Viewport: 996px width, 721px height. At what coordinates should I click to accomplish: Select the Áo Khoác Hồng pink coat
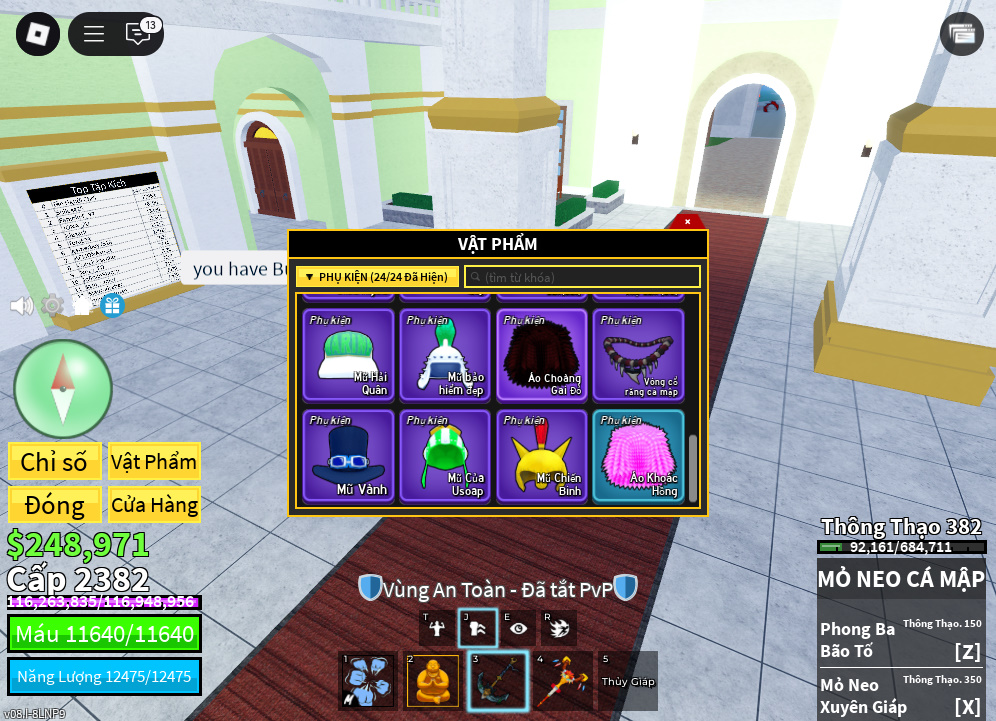click(638, 455)
